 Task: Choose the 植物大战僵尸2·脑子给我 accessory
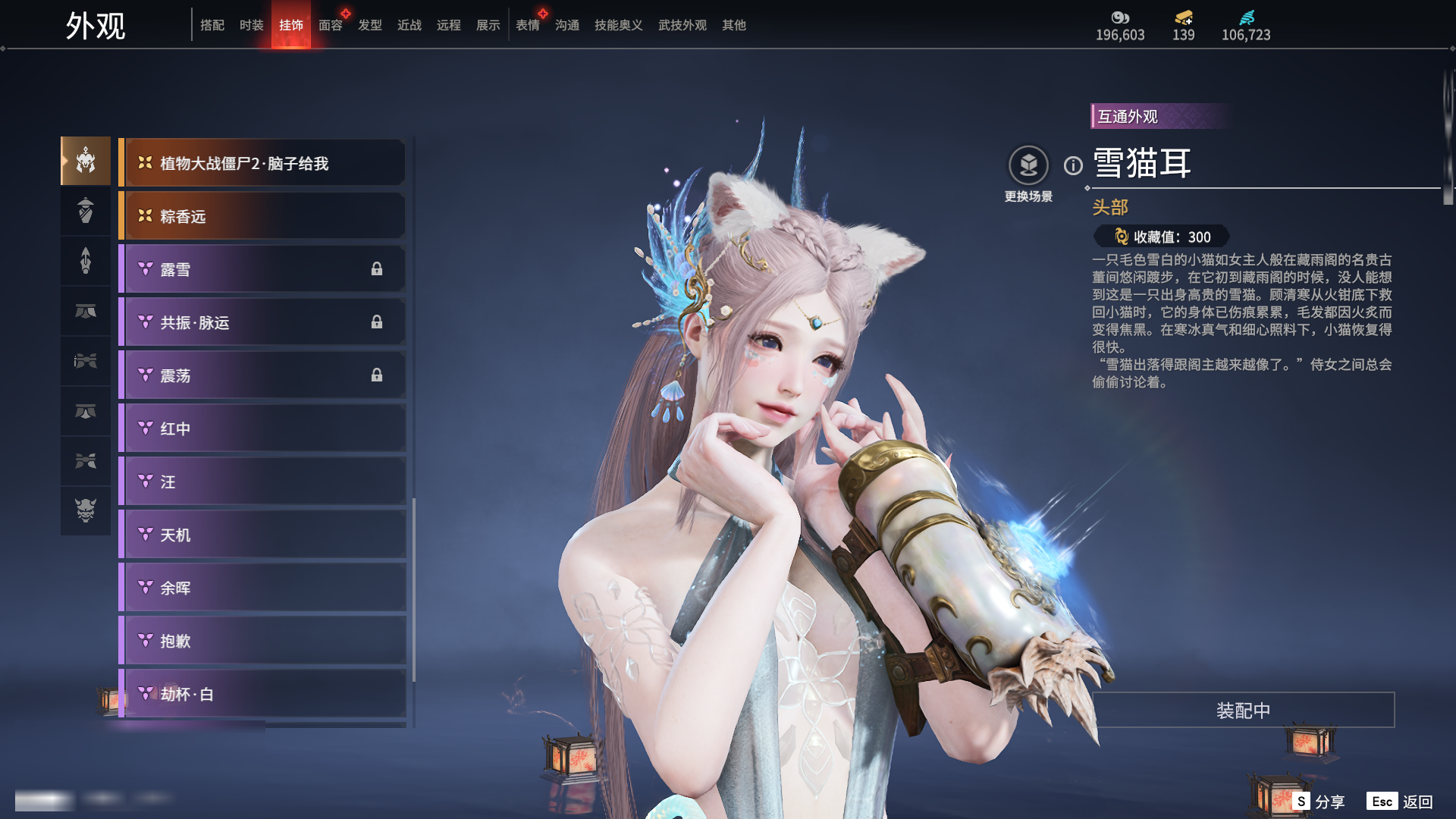262,163
